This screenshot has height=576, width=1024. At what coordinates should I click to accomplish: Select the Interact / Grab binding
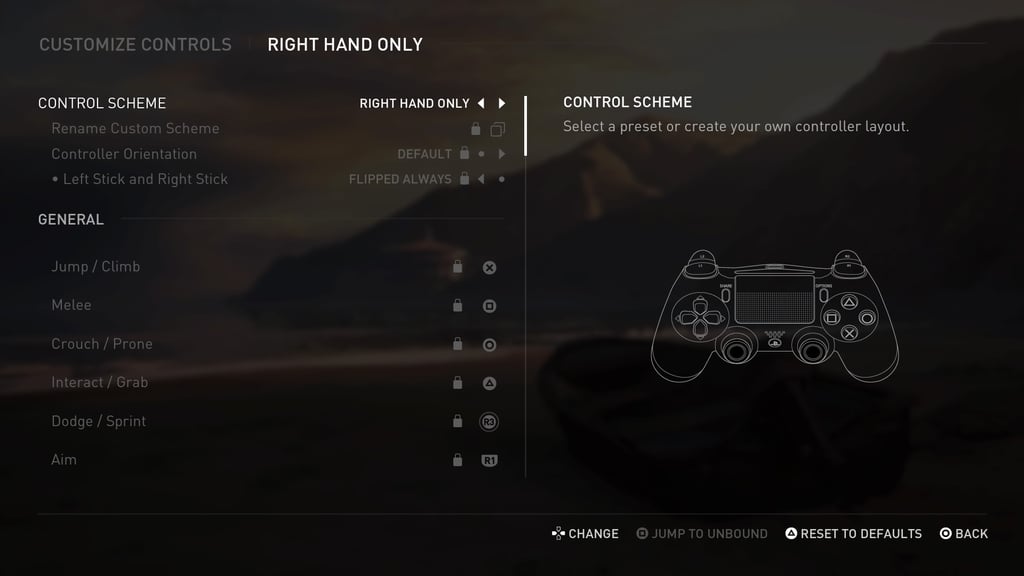[99, 383]
